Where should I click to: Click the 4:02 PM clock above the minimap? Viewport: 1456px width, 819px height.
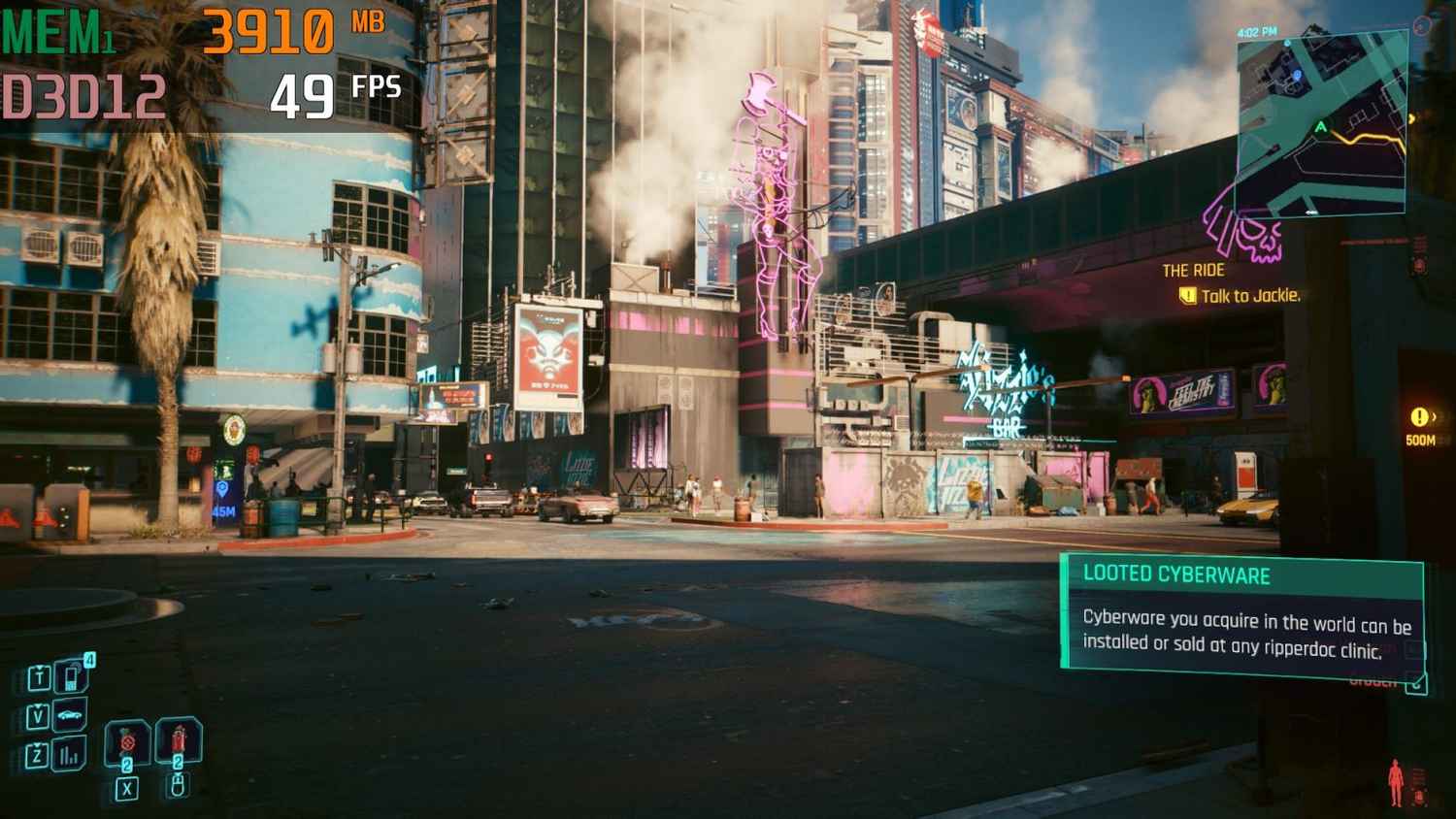point(1256,32)
